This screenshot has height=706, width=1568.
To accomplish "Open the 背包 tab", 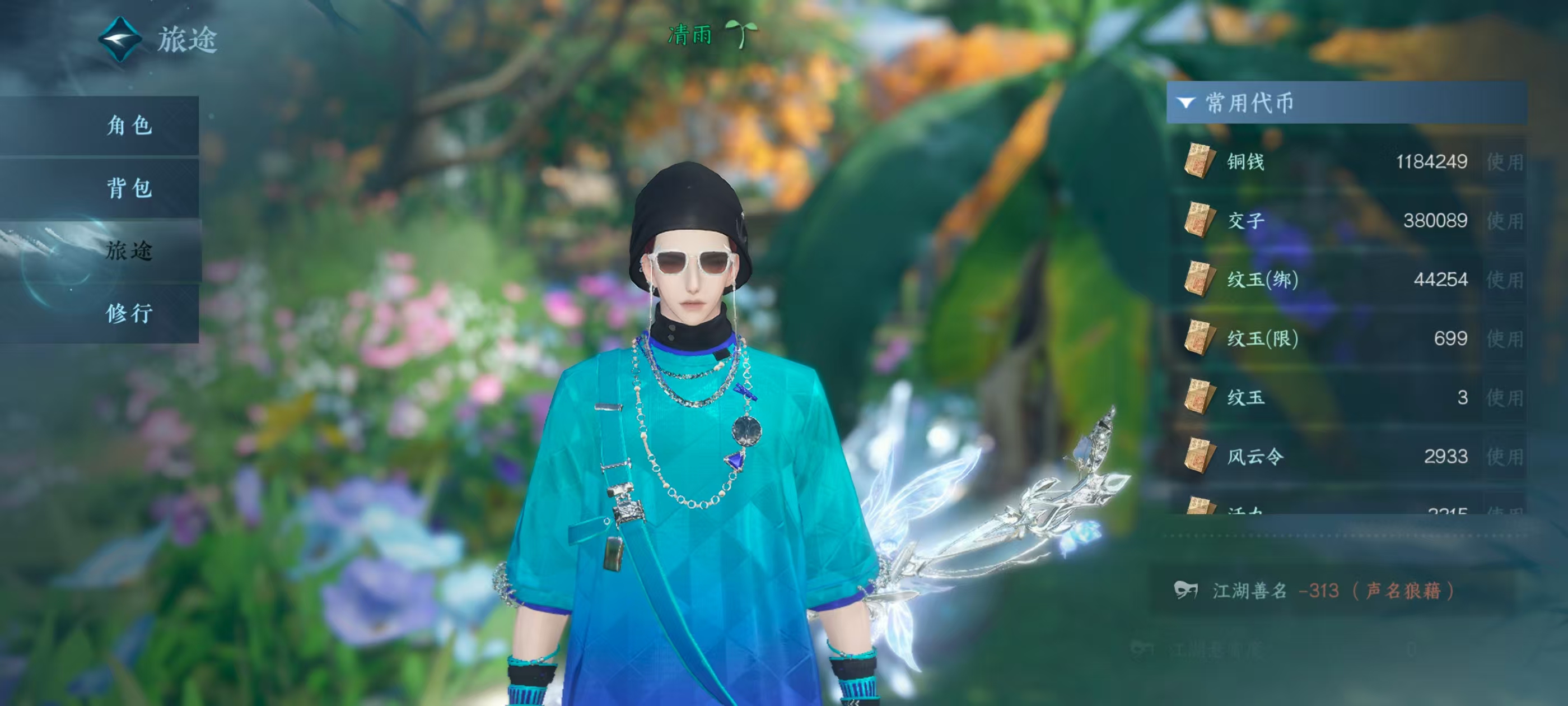I will (128, 188).
